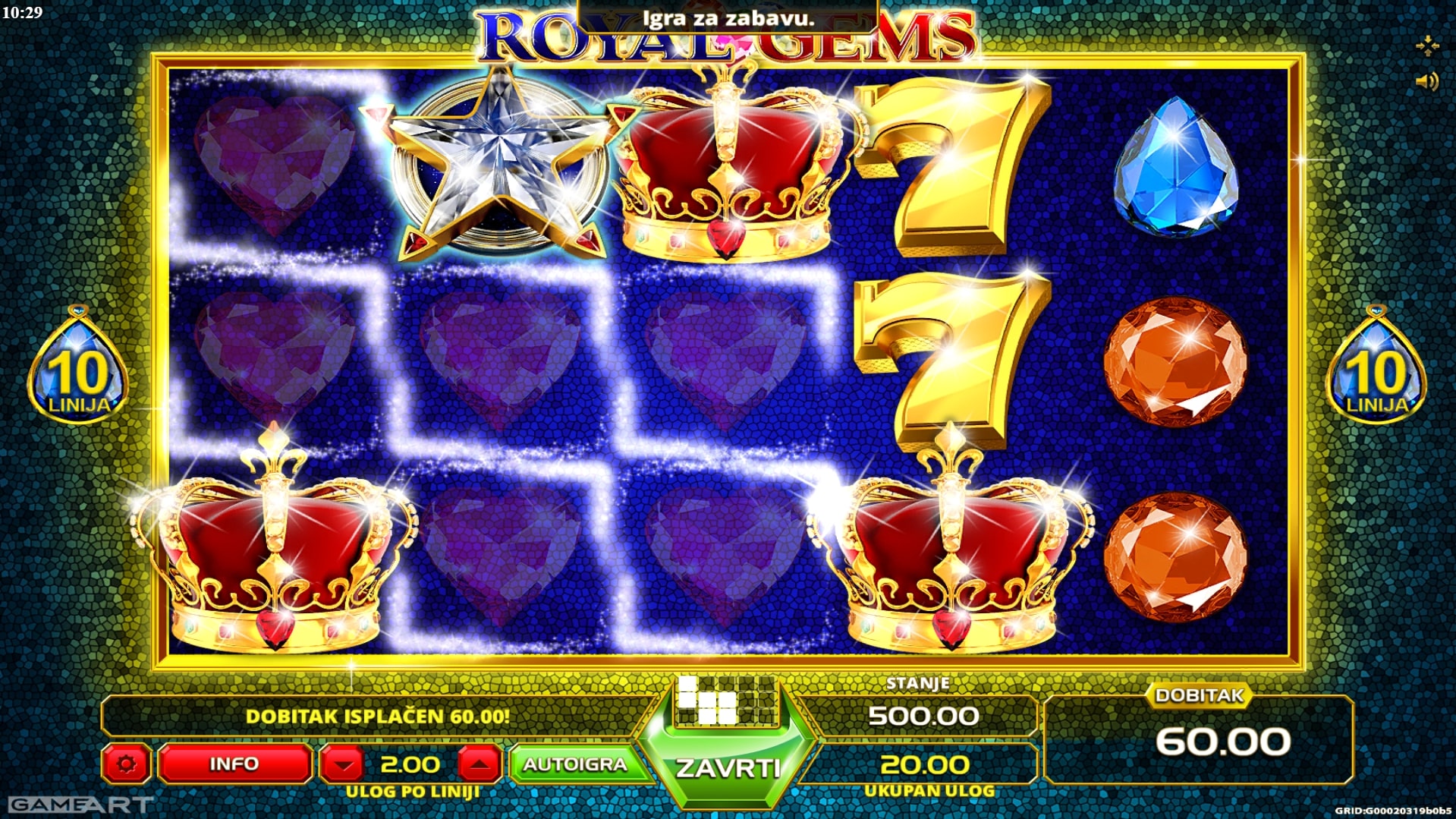Increase the bet per line
Screen dimensions: 1456x819
[x=479, y=764]
